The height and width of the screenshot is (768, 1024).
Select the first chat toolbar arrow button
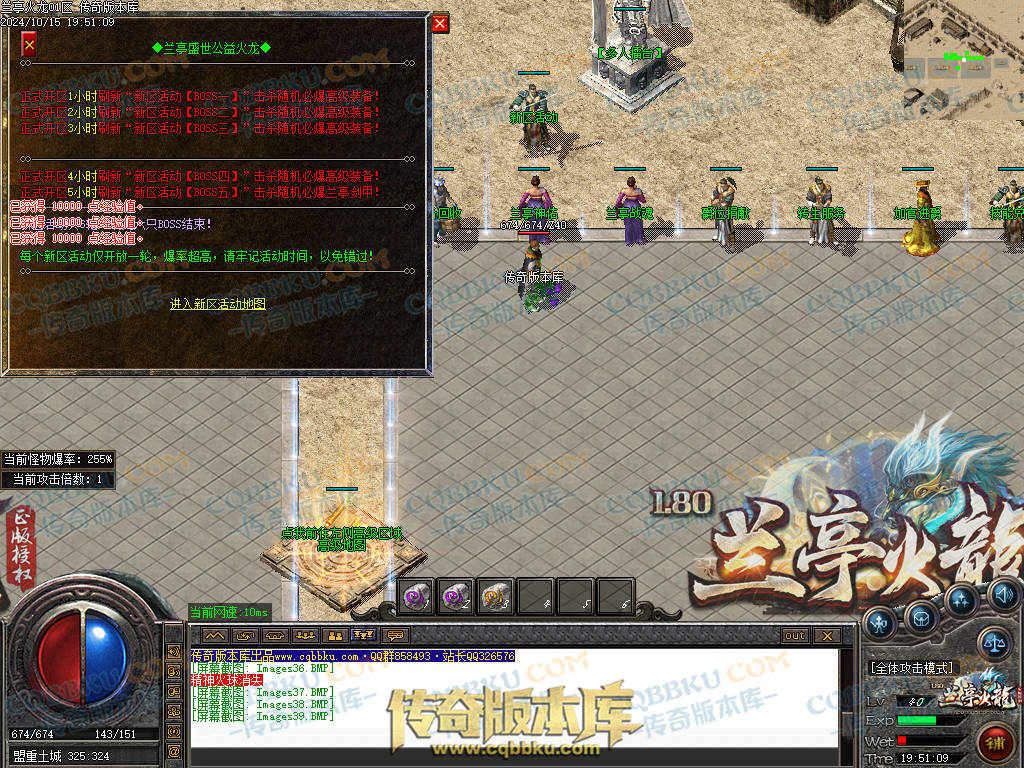click(x=215, y=636)
